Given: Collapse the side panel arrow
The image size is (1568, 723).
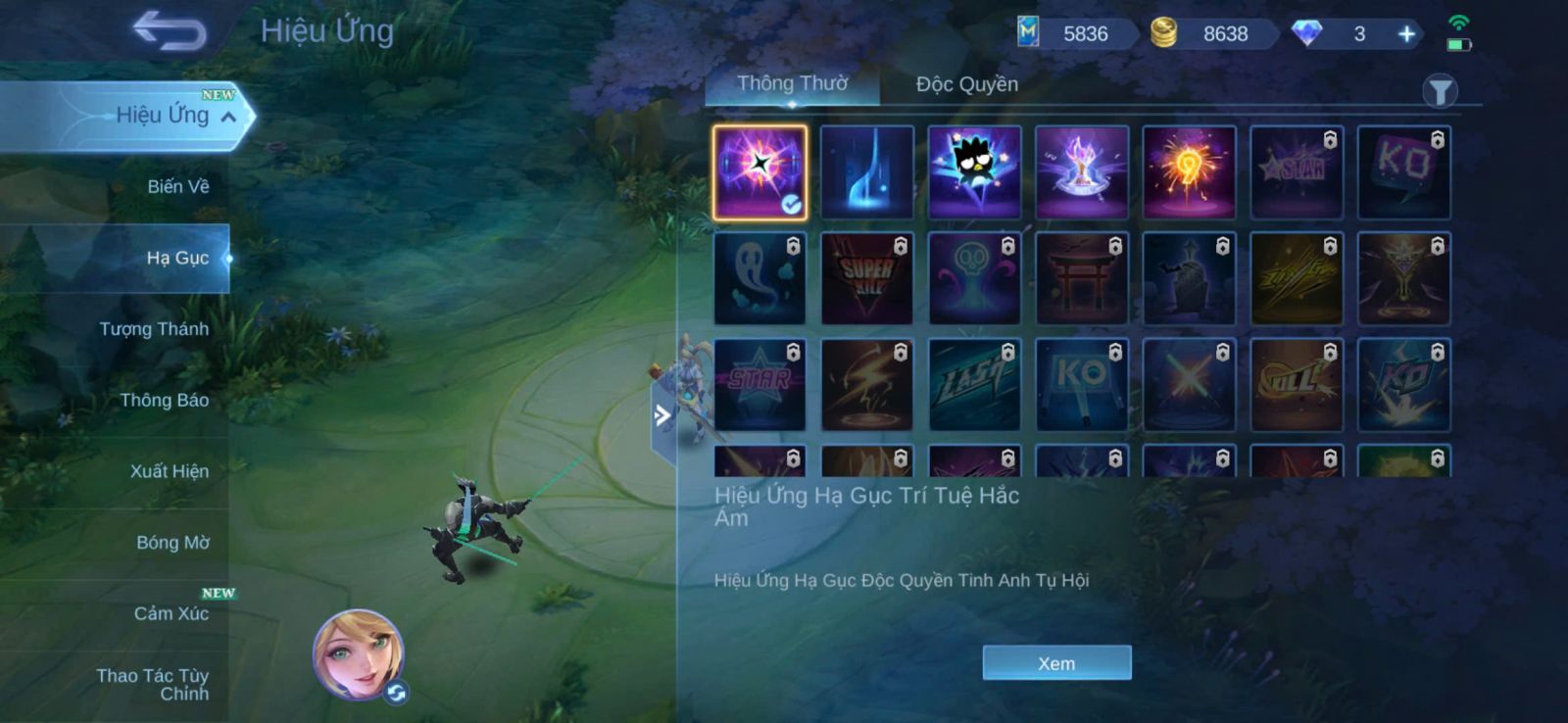Looking at the screenshot, I should tap(662, 415).
